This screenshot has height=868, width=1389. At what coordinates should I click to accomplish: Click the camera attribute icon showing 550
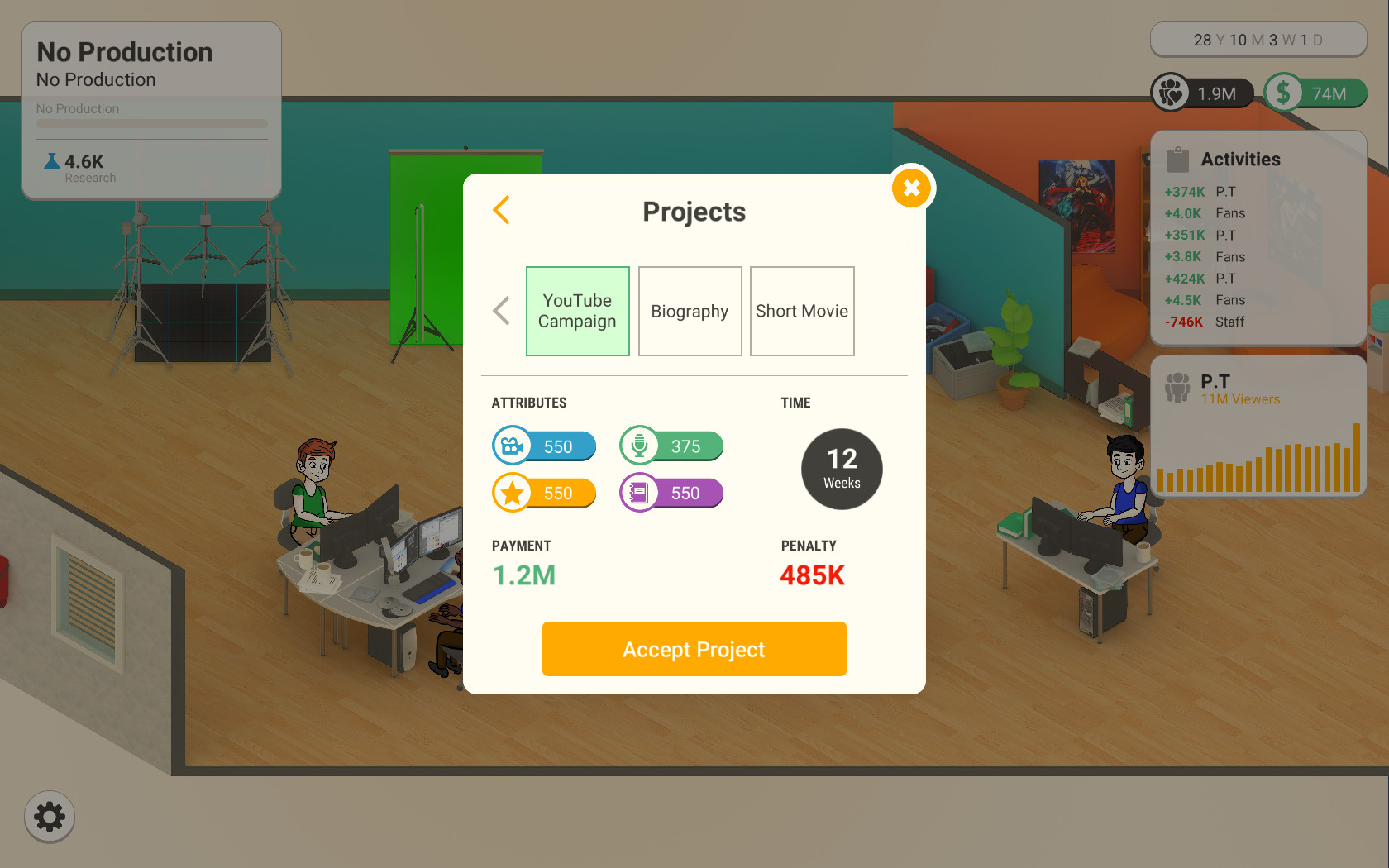[x=513, y=446]
